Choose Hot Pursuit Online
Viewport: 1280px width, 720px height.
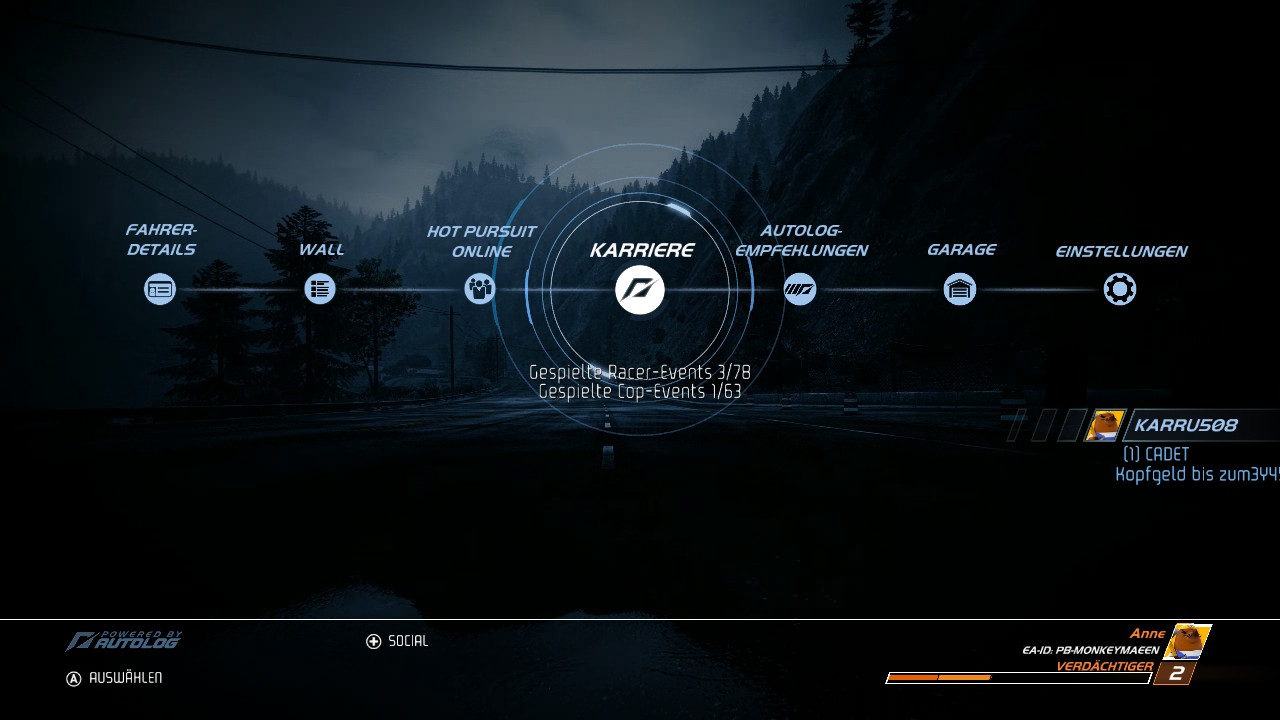pyautogui.click(x=480, y=289)
